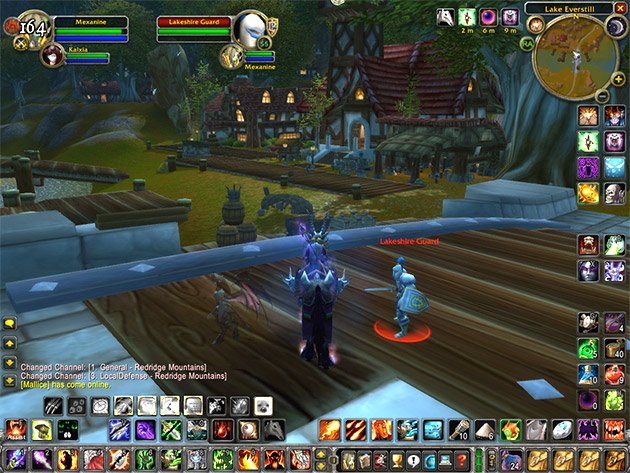Trigger the explosion ability atop the side bar
The height and width of the screenshot is (473, 630).
tap(589, 117)
